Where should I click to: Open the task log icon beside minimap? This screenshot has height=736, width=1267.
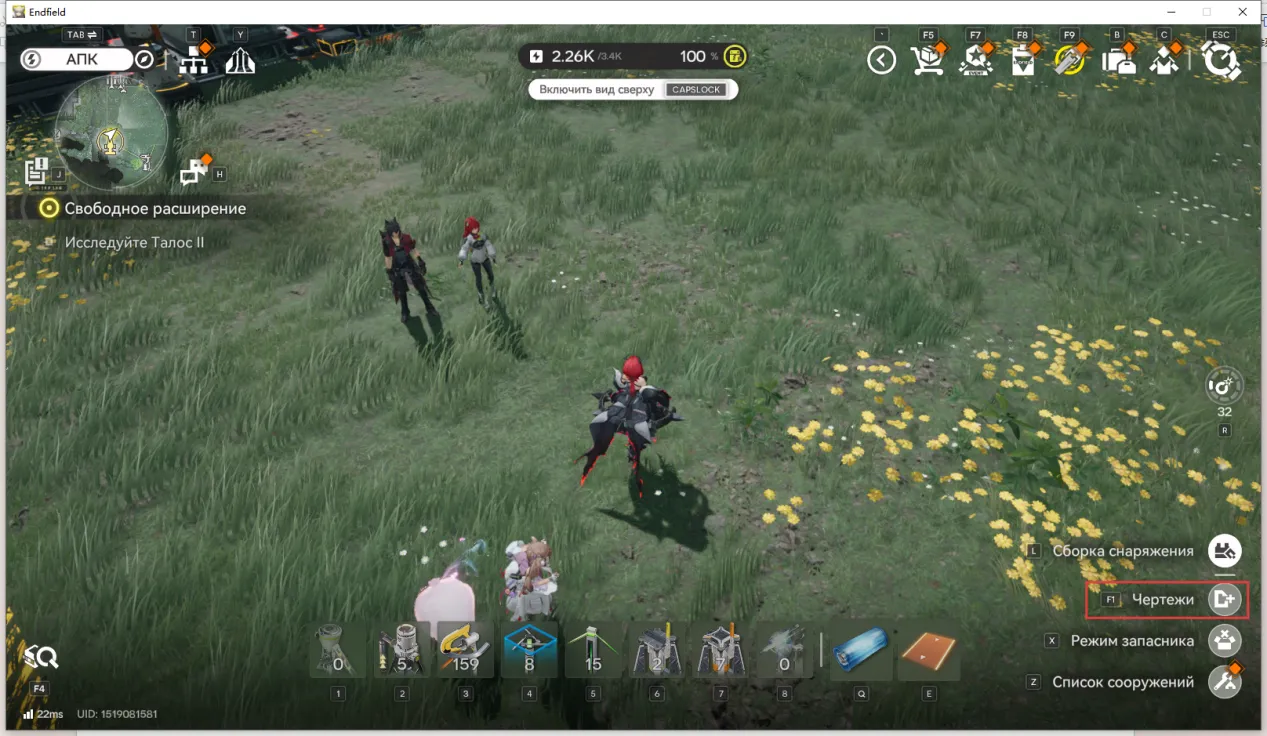pos(37,171)
